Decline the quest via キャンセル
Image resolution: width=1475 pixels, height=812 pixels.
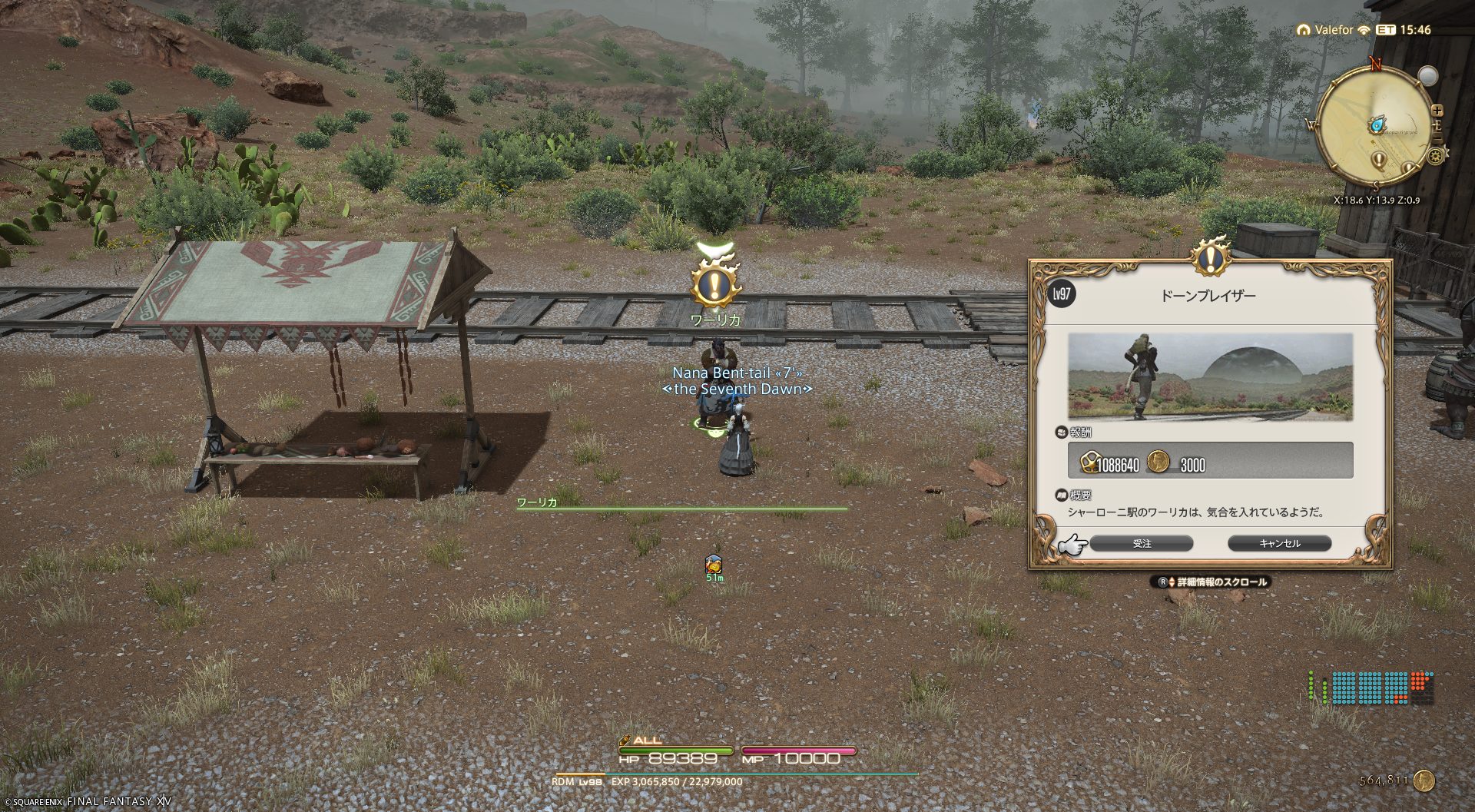tap(1279, 543)
